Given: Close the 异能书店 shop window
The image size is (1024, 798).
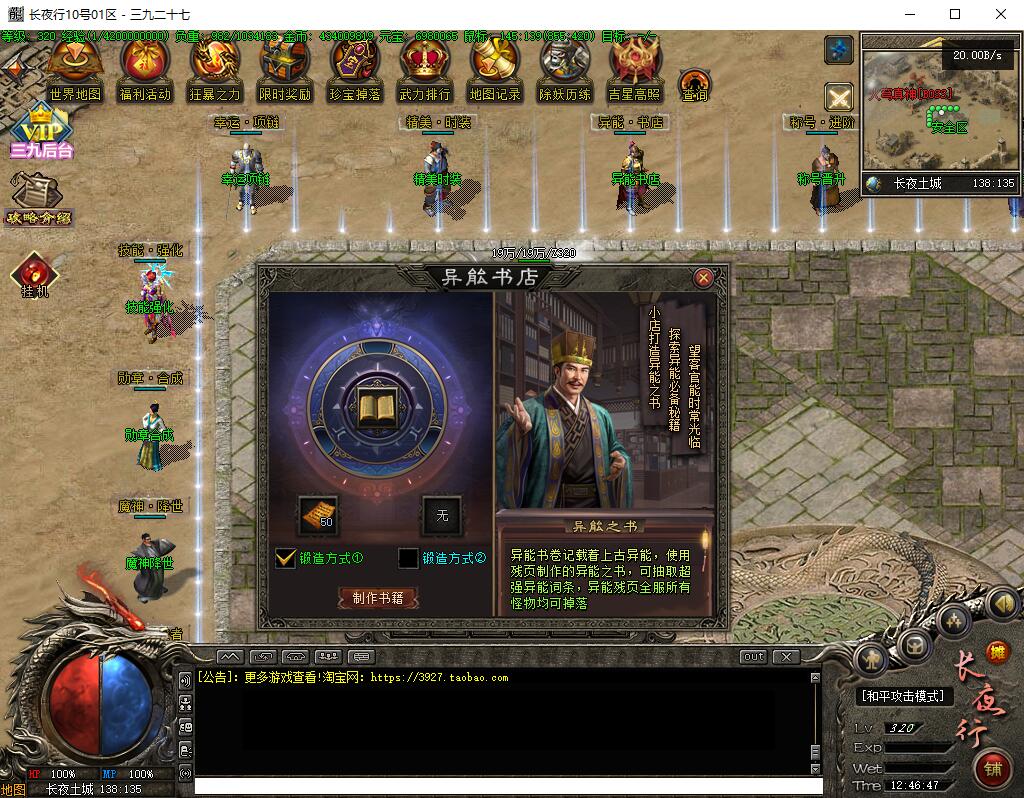Looking at the screenshot, I should tap(703, 278).
